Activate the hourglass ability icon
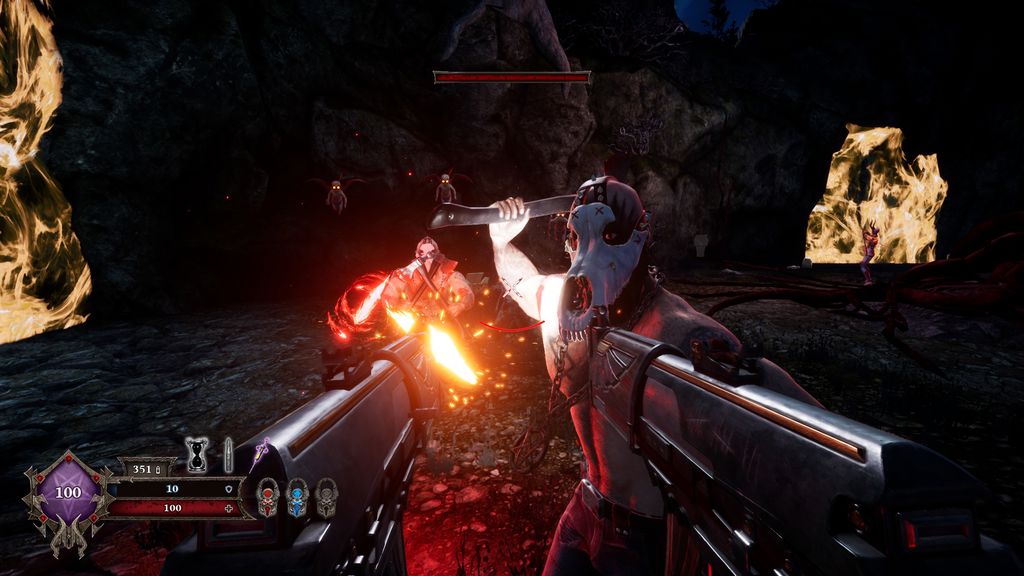Screen dimensions: 1024x576 [196, 454]
